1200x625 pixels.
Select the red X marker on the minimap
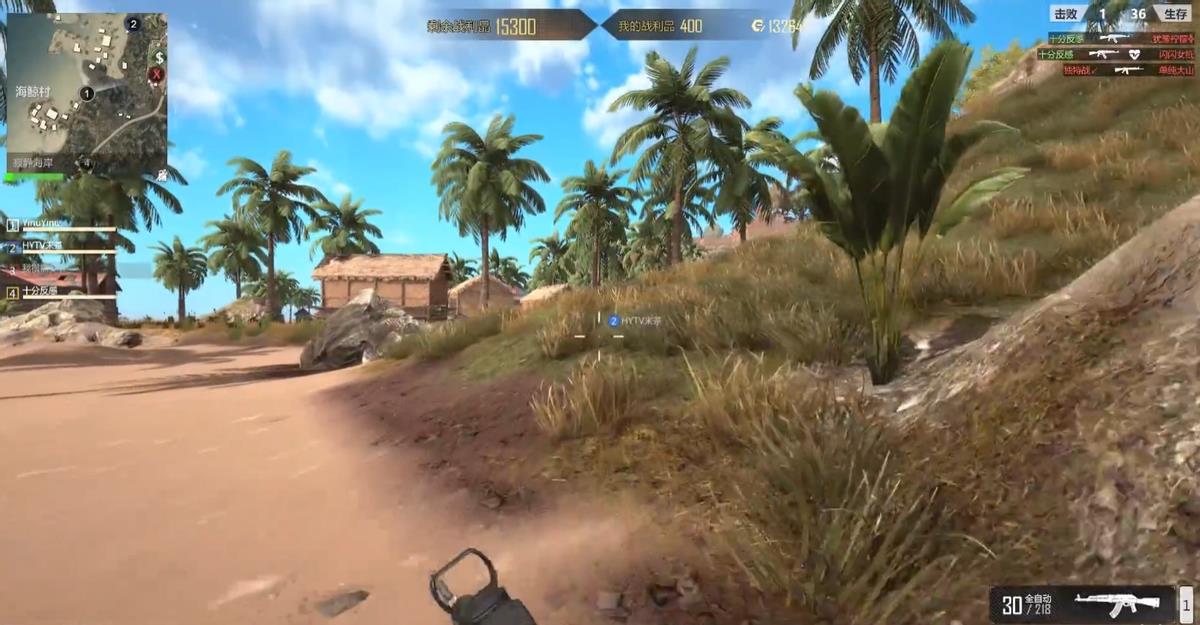tap(156, 74)
